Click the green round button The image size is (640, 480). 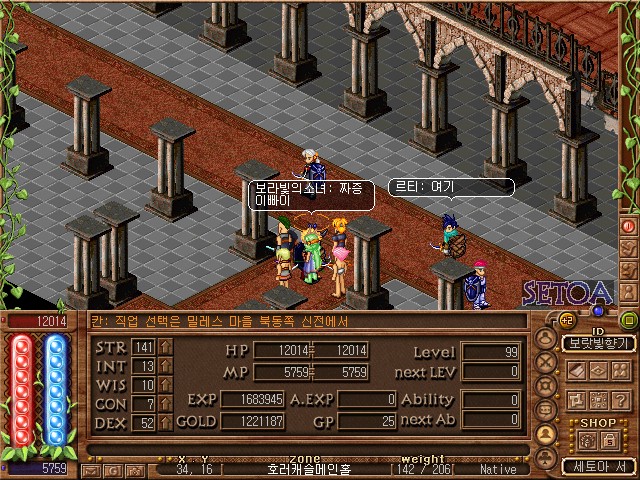(x=629, y=320)
